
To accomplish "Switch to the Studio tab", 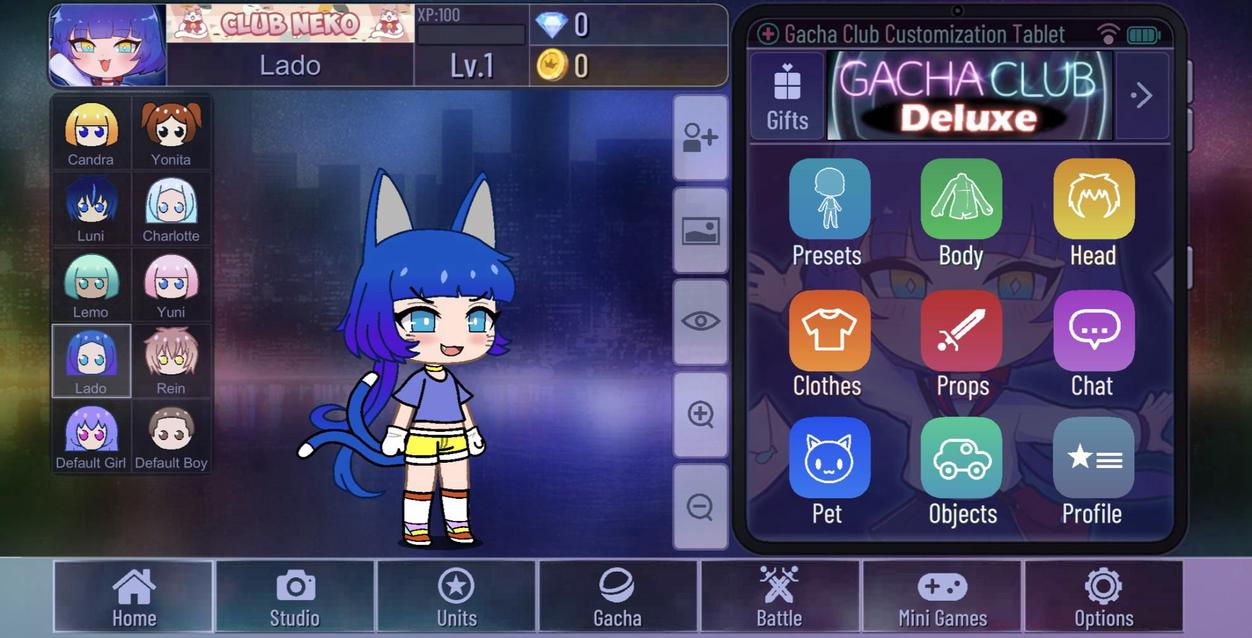I will tap(295, 597).
